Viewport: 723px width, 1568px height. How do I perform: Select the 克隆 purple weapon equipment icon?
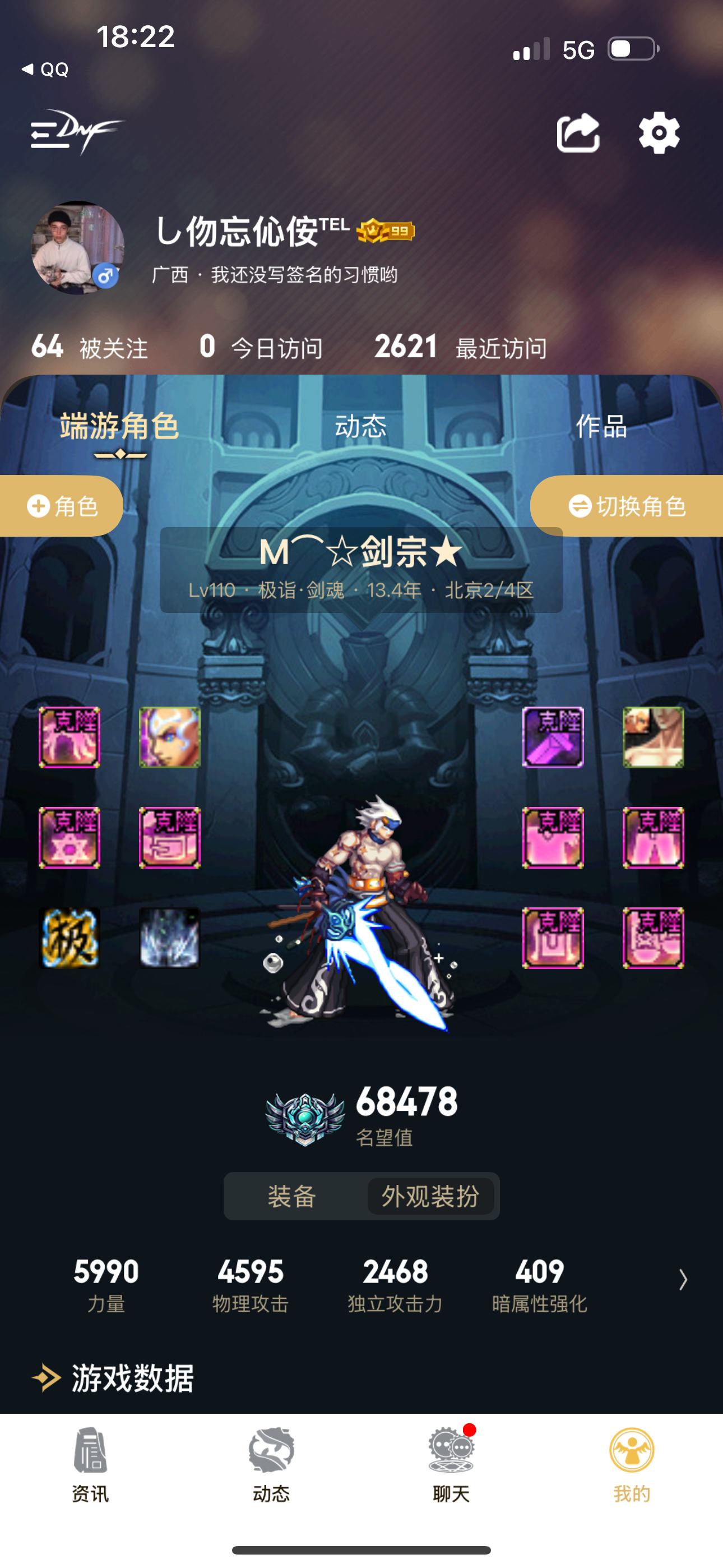pos(553,739)
